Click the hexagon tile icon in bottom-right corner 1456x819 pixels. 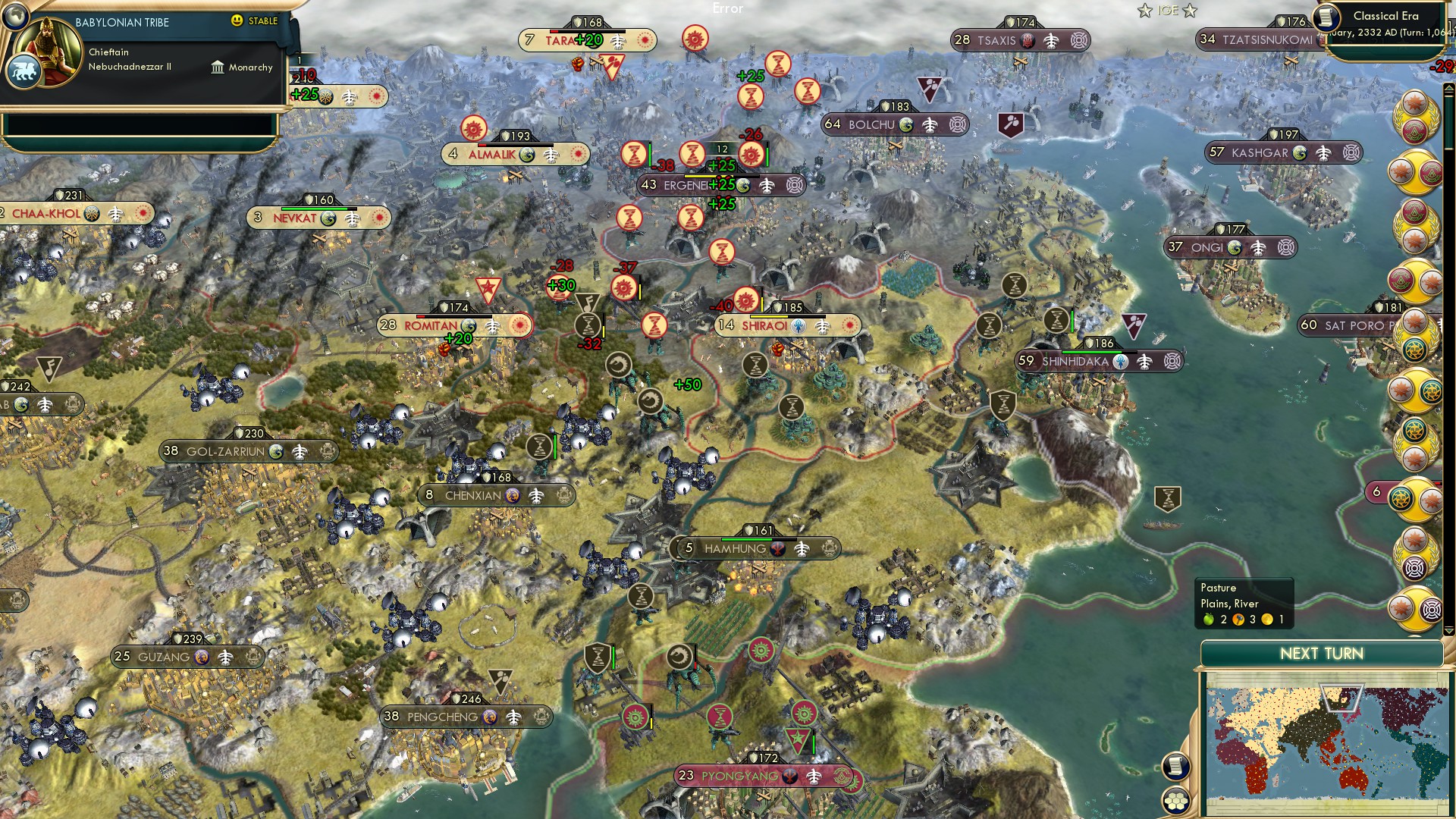tap(1176, 802)
